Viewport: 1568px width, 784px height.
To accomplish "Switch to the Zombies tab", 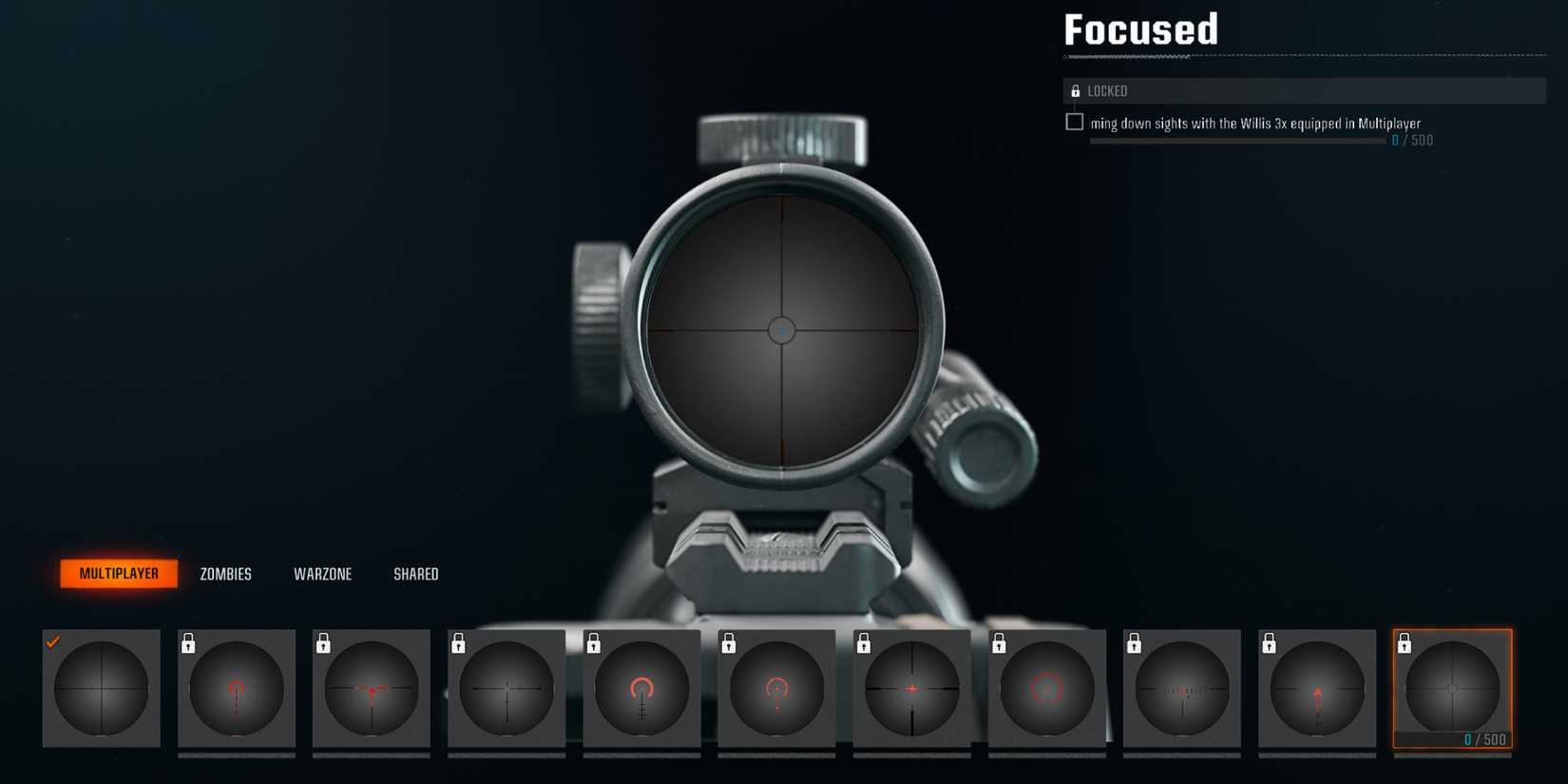I will 224,574.
